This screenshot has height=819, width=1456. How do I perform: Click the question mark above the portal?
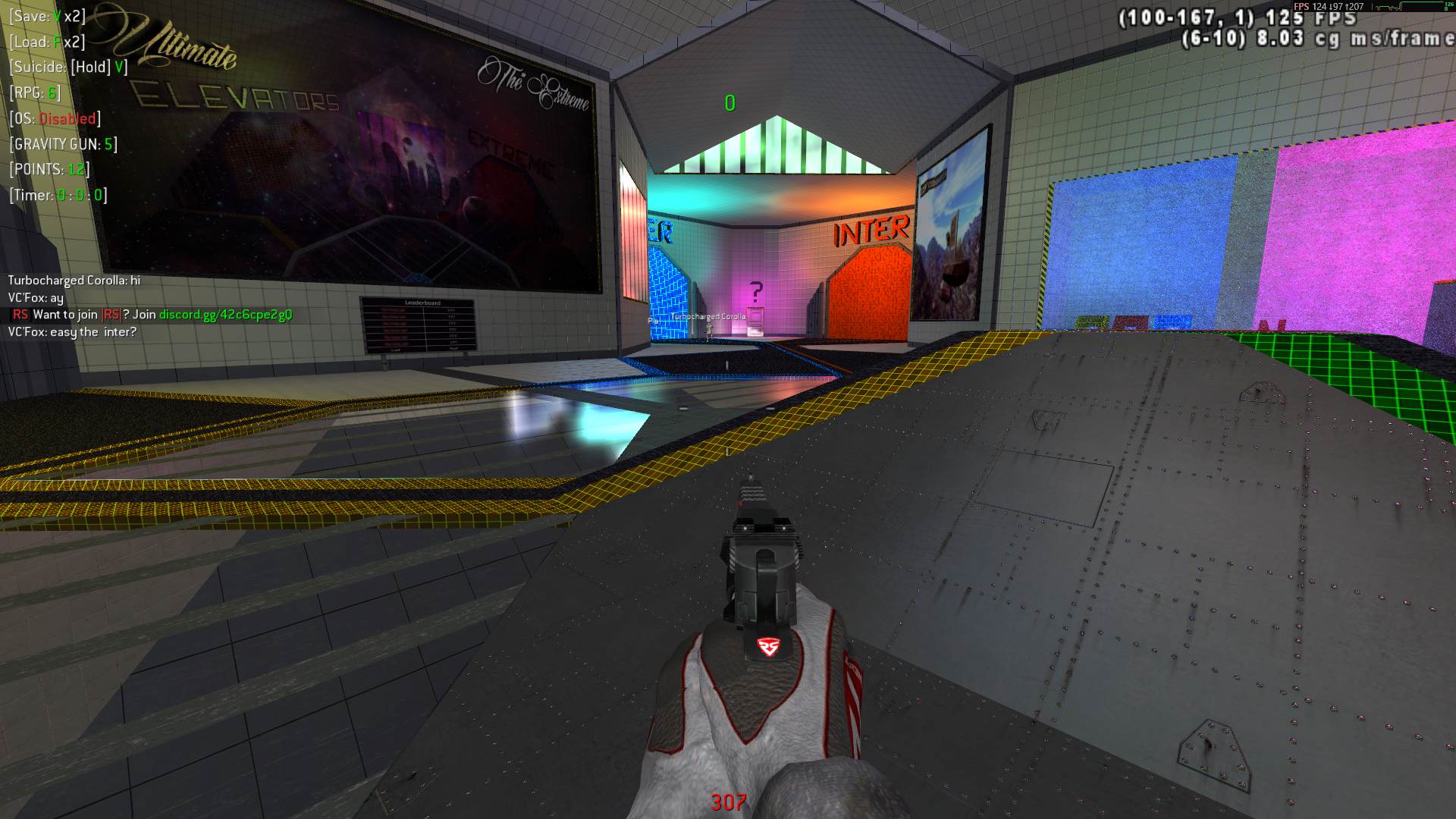[755, 291]
